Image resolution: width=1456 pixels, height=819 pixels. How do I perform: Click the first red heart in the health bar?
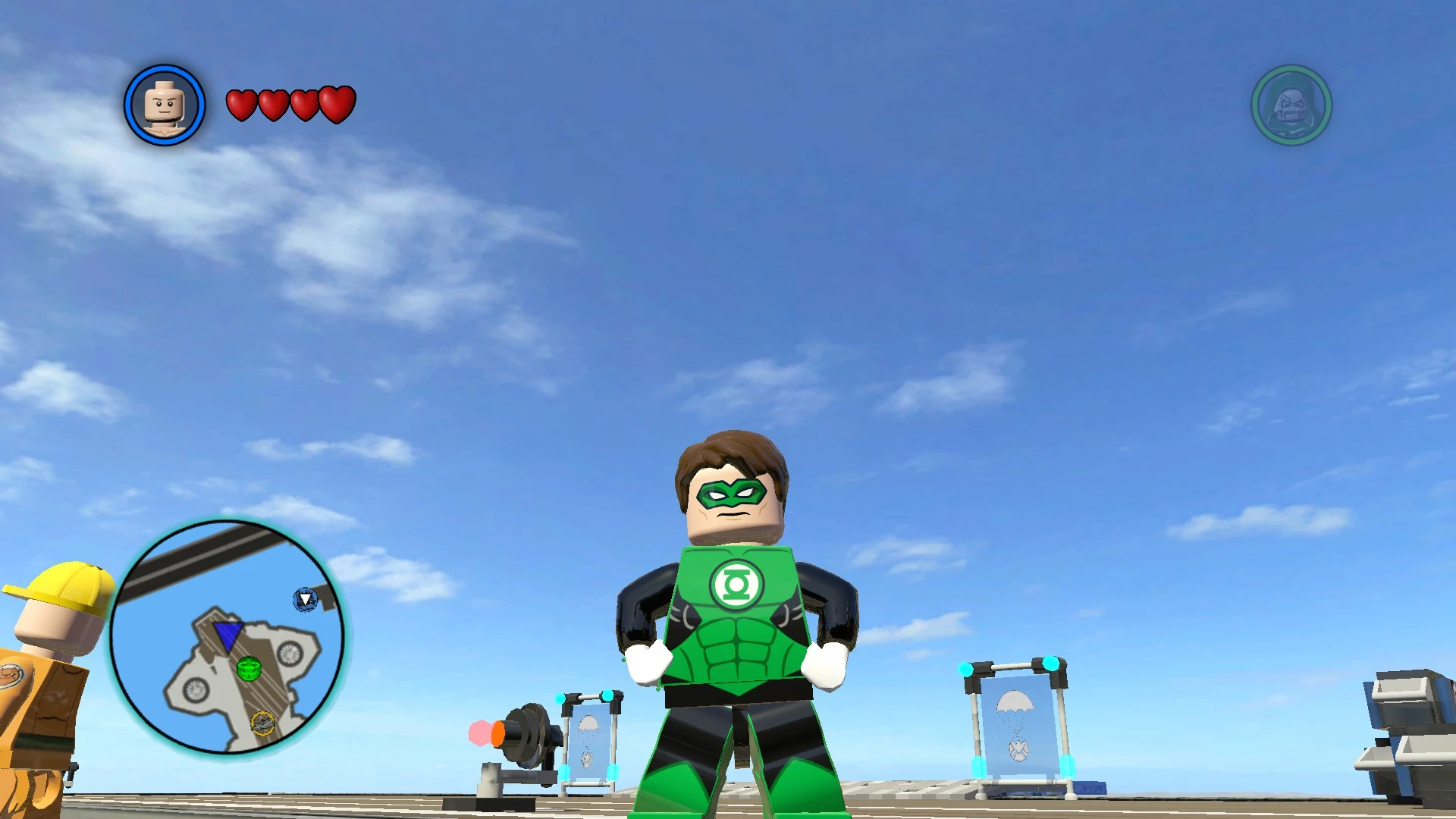click(241, 104)
